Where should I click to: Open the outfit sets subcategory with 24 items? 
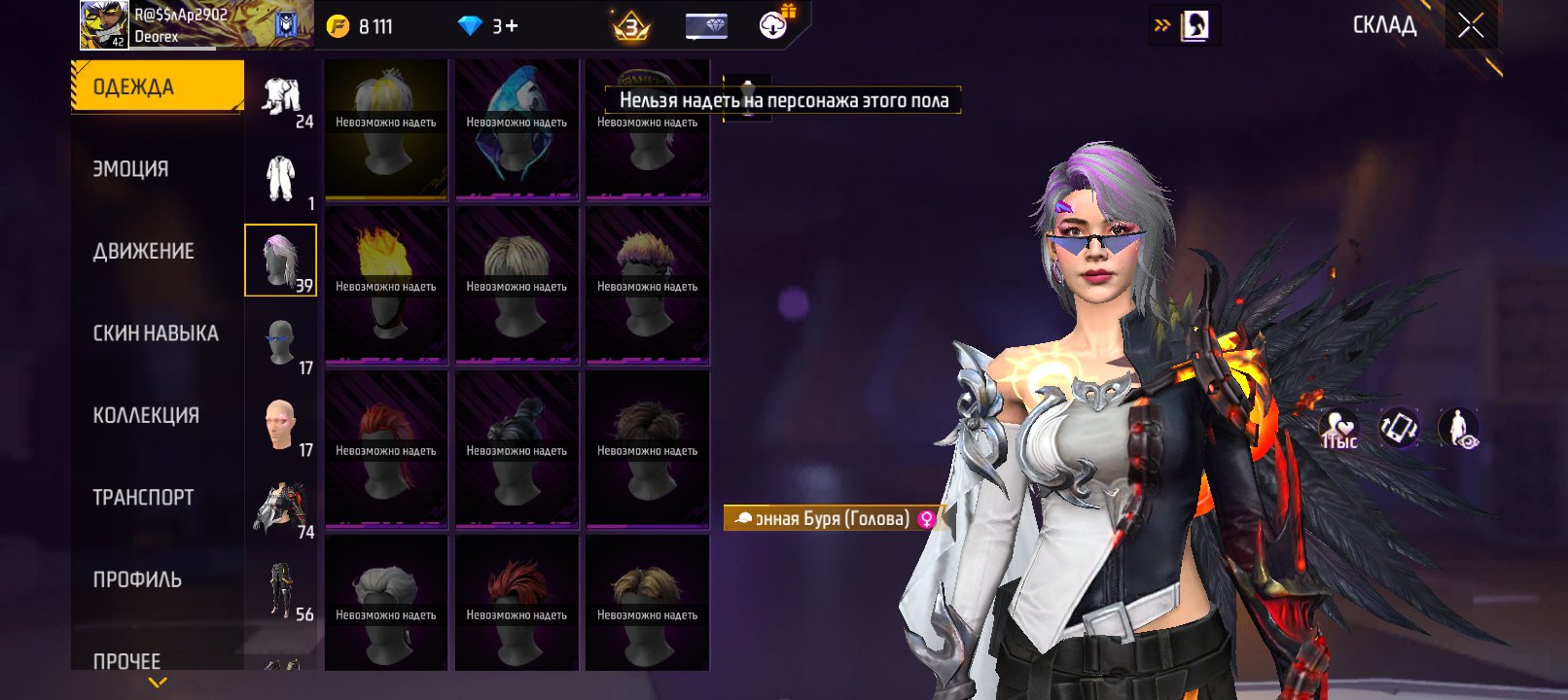[x=281, y=99]
